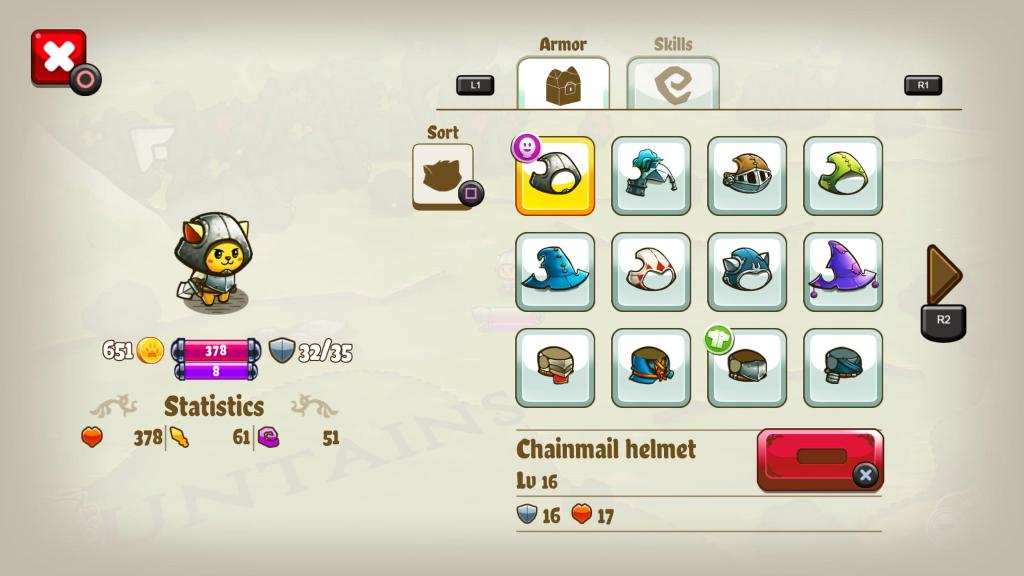Choose the white hood with red marks
1024x576 pixels.
[651, 272]
